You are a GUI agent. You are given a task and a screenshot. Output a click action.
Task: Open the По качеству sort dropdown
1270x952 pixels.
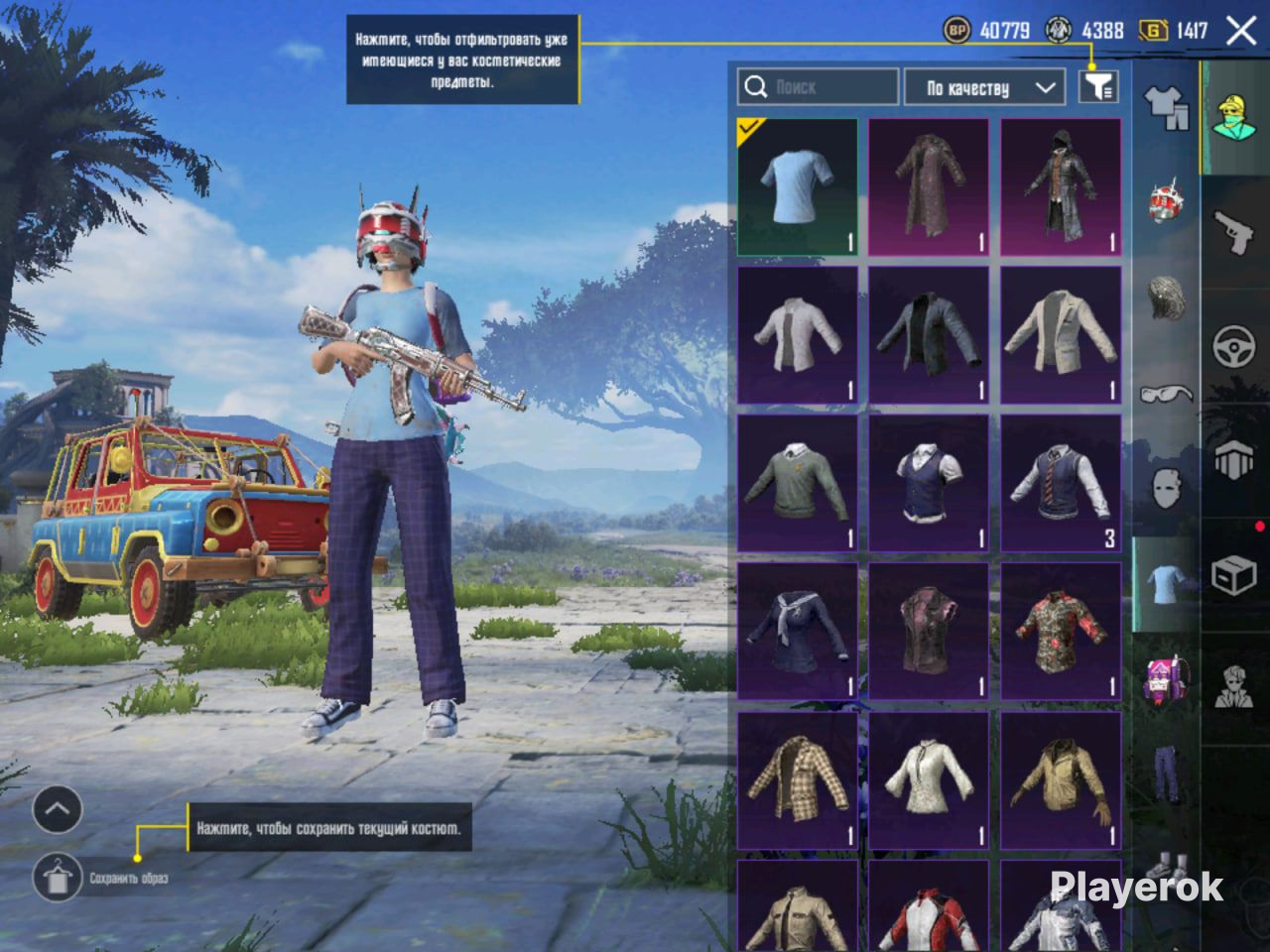(x=984, y=87)
